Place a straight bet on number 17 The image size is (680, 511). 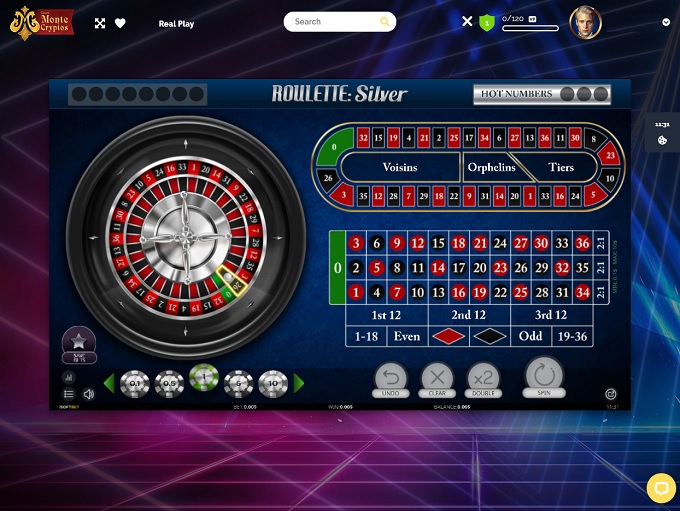click(x=459, y=268)
